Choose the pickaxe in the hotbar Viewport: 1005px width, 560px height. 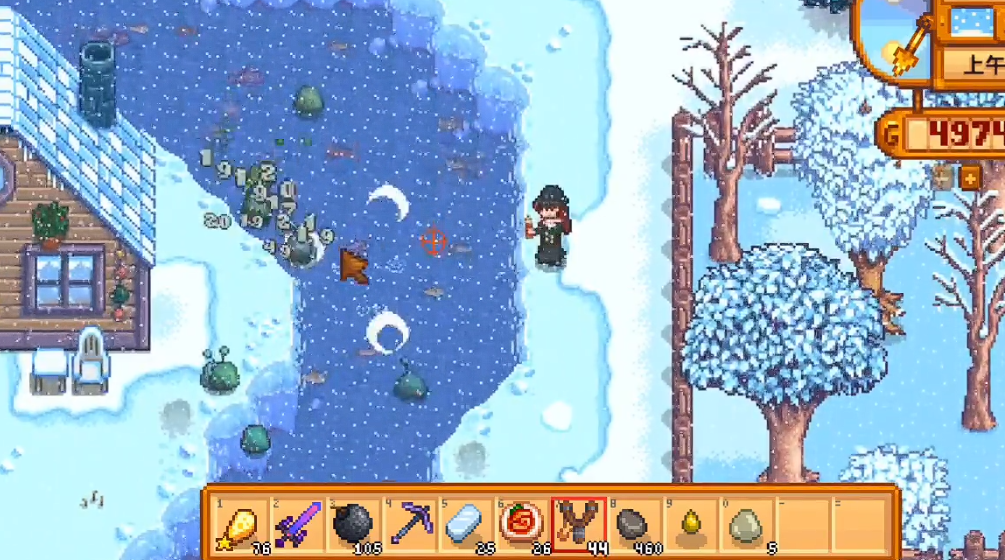[x=410, y=523]
